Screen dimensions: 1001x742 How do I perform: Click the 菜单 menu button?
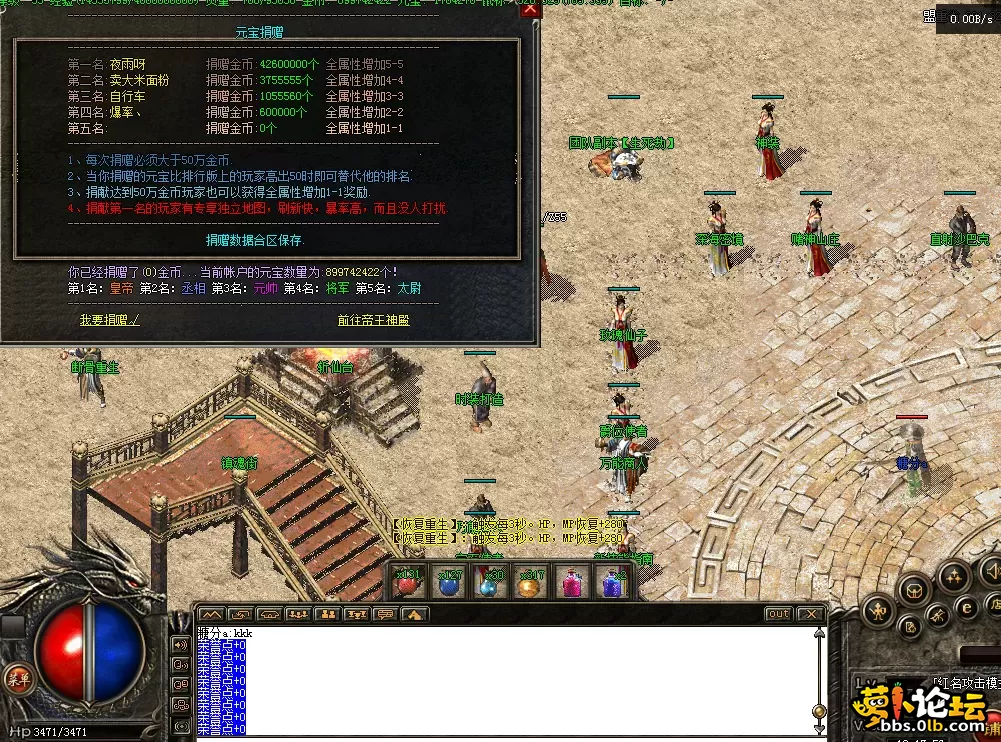click(x=16, y=677)
